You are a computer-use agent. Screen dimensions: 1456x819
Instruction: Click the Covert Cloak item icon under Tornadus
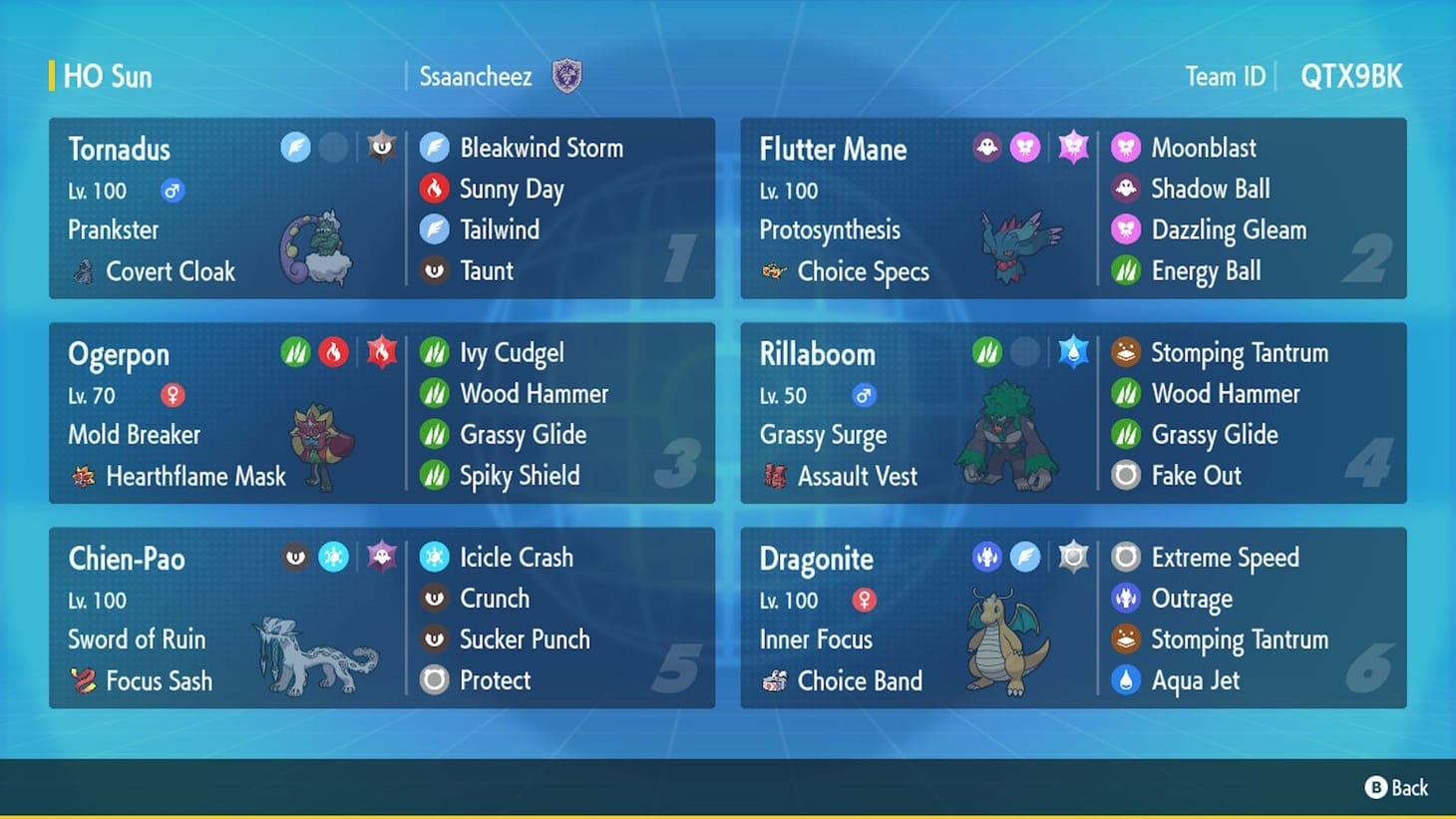pyautogui.click(x=83, y=270)
